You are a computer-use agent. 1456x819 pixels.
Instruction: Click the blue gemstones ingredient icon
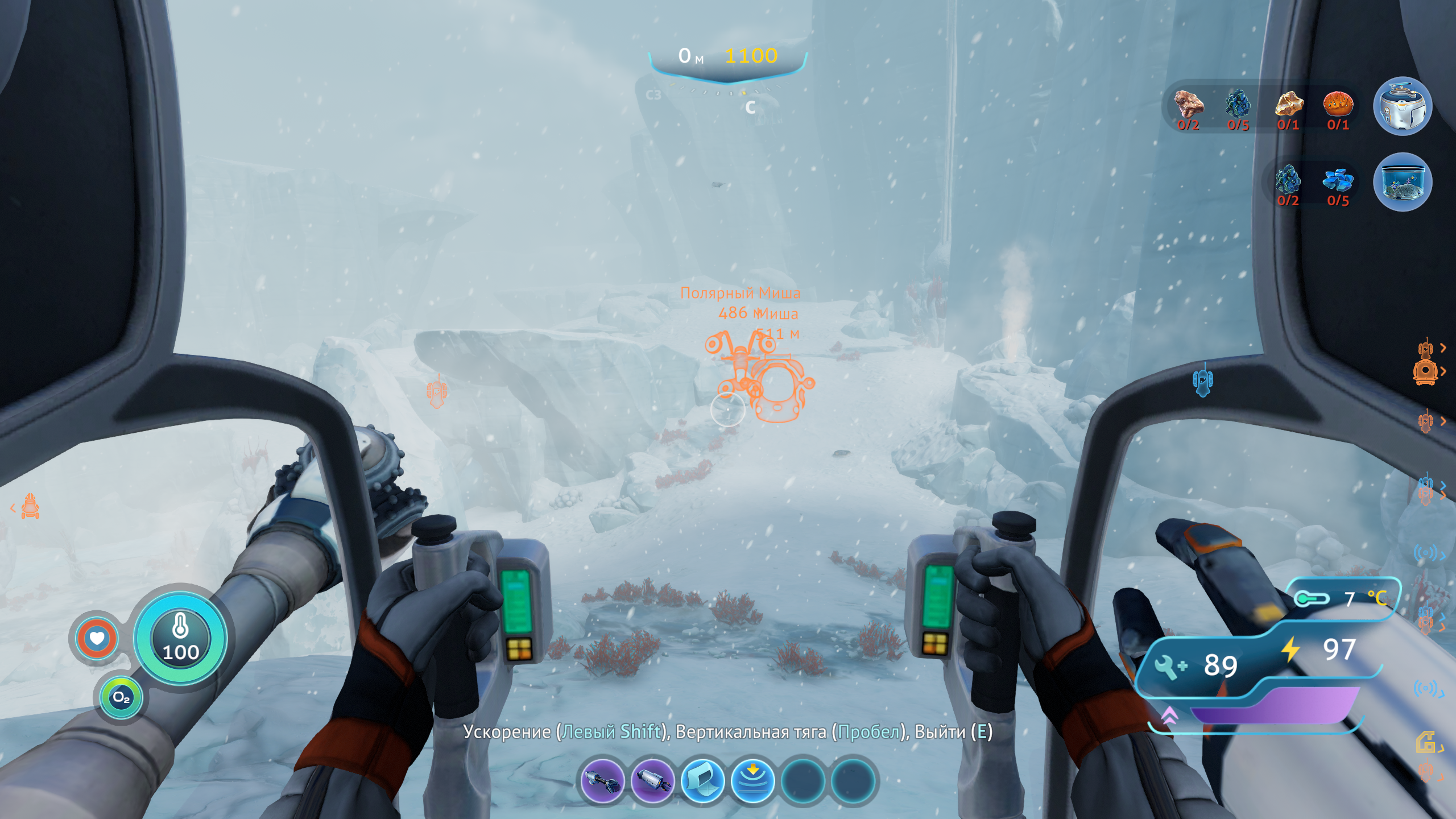(x=1338, y=180)
